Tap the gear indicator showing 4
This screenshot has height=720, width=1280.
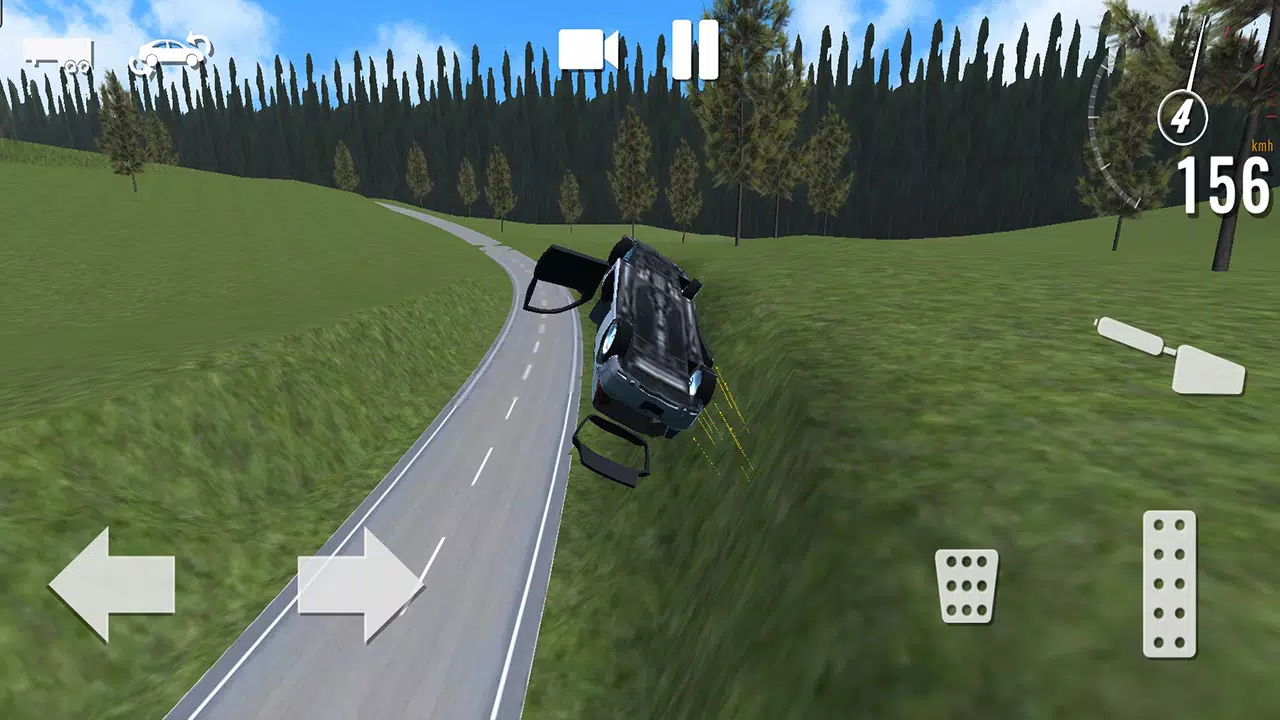point(1181,118)
